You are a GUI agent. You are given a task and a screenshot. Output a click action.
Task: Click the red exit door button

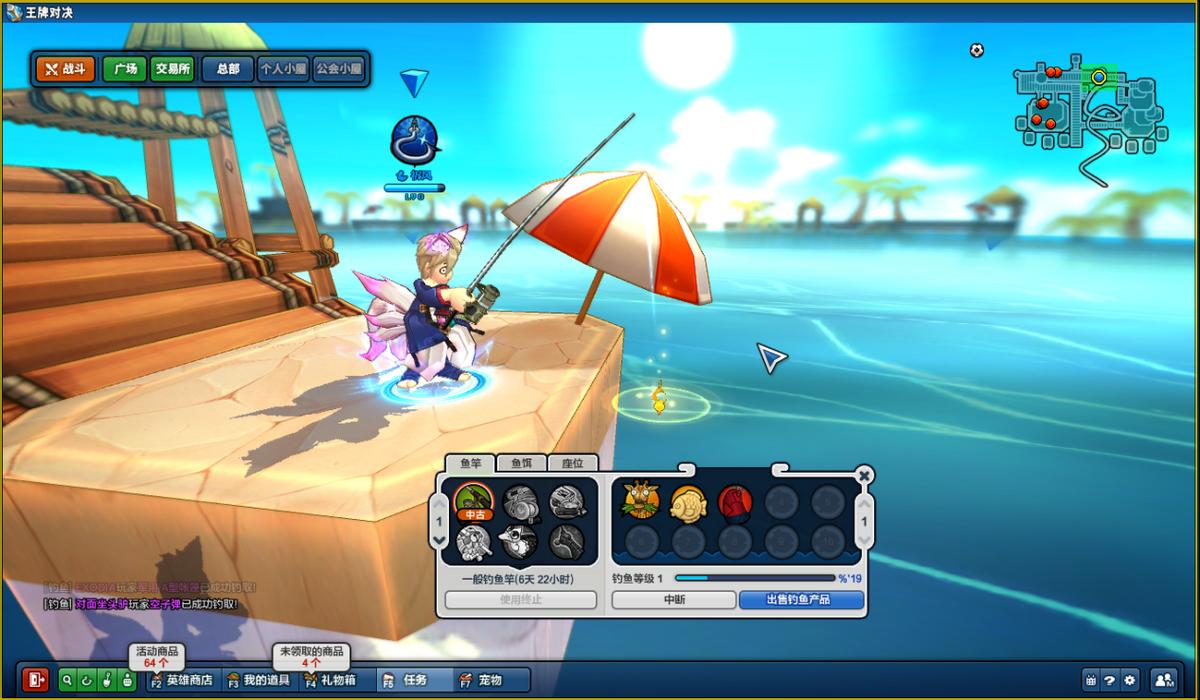[x=37, y=680]
